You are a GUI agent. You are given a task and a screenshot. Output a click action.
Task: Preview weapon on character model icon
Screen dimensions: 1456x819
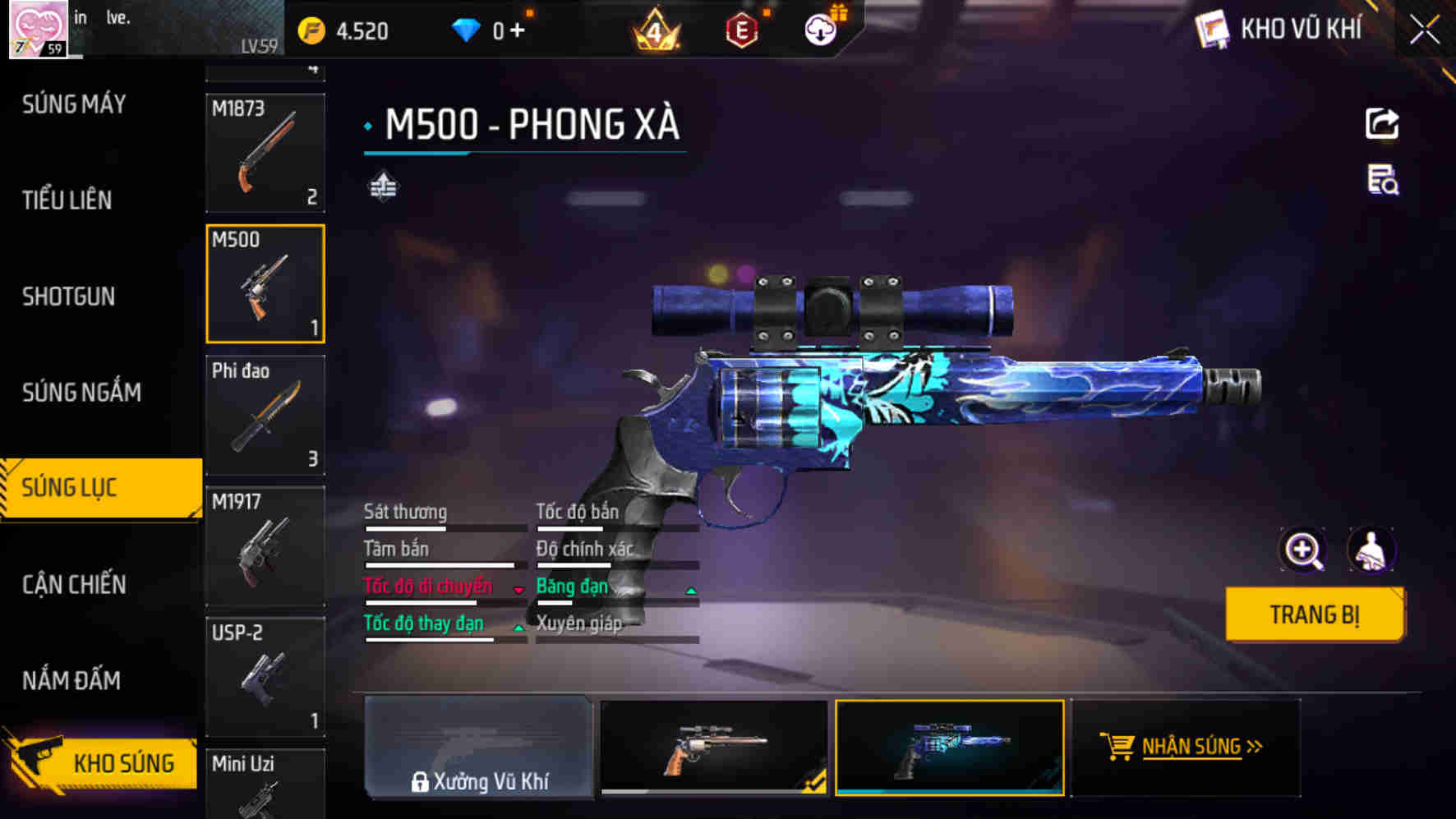[1372, 550]
